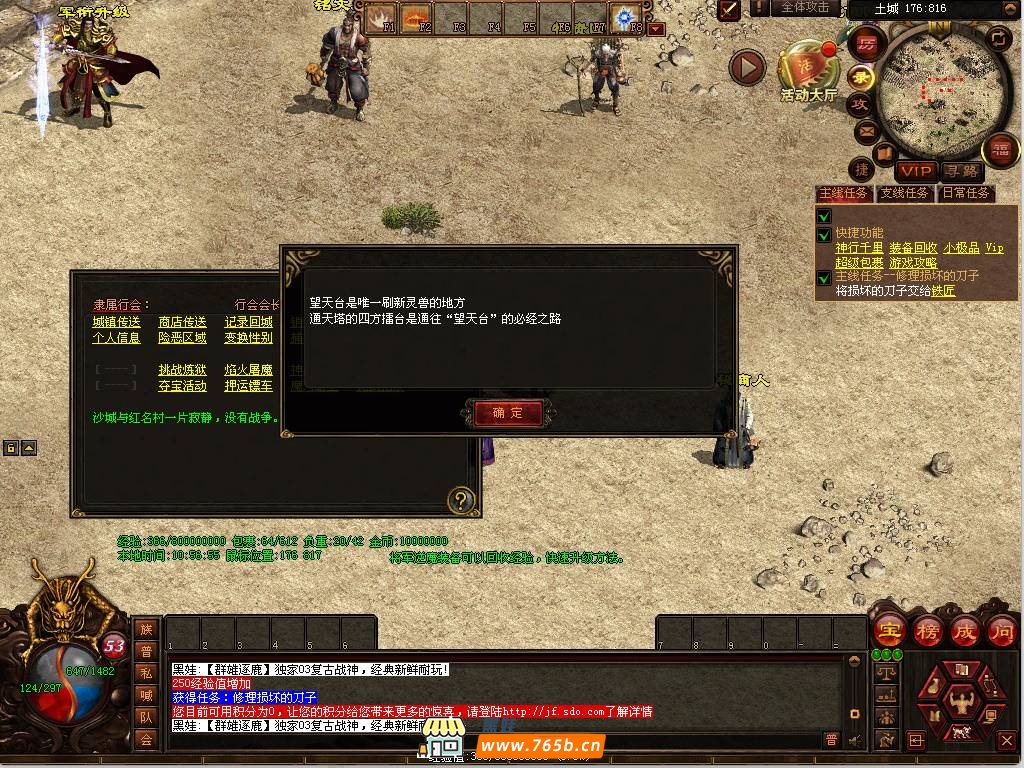Follow the 神行千里 quick link

tap(859, 248)
